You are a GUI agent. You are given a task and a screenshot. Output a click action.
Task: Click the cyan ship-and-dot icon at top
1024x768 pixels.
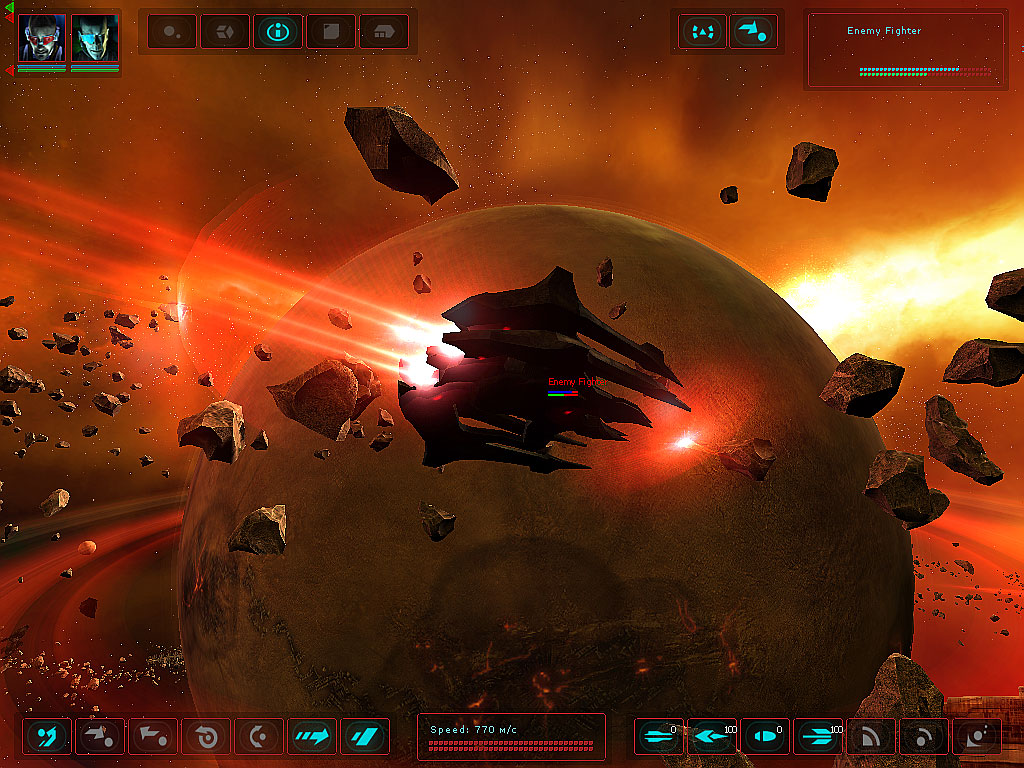tap(753, 32)
